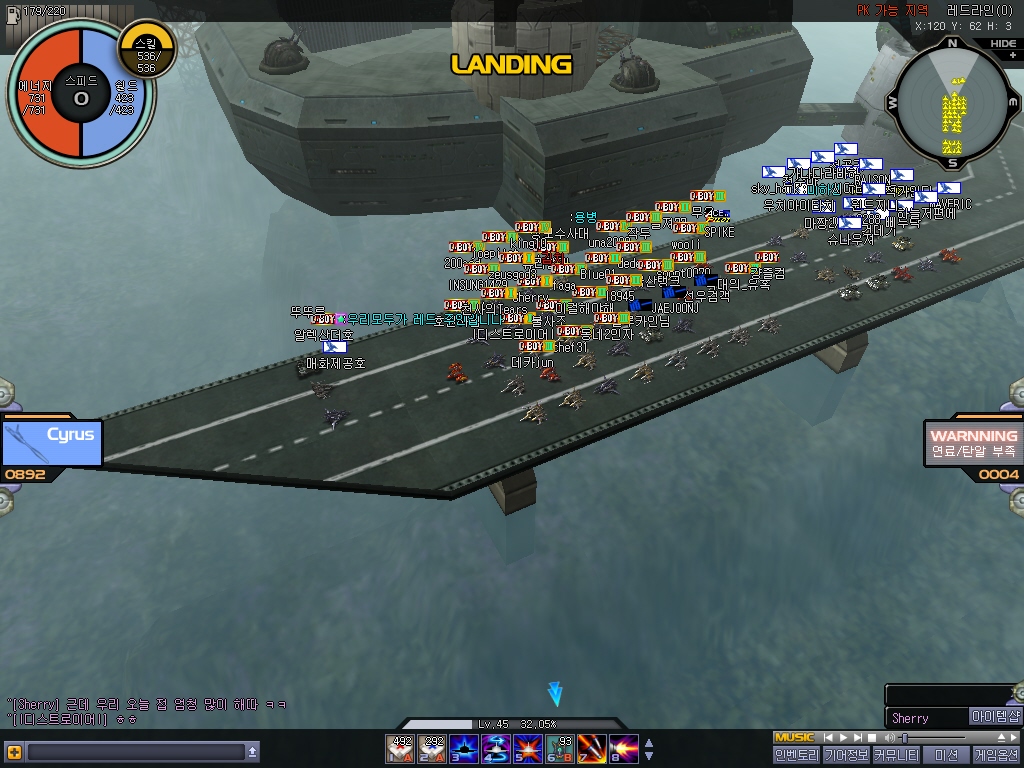Open the 게임옵션 (Game Options) menu
Screen dimensions: 1024x768
click(996, 755)
